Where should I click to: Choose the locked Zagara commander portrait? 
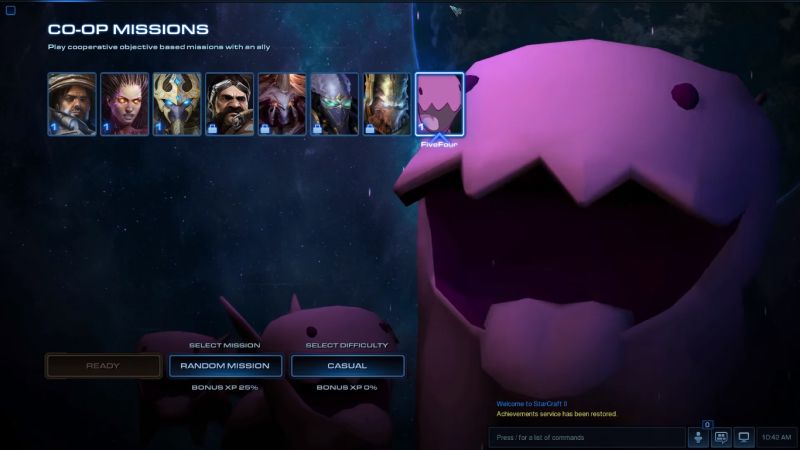tap(282, 103)
